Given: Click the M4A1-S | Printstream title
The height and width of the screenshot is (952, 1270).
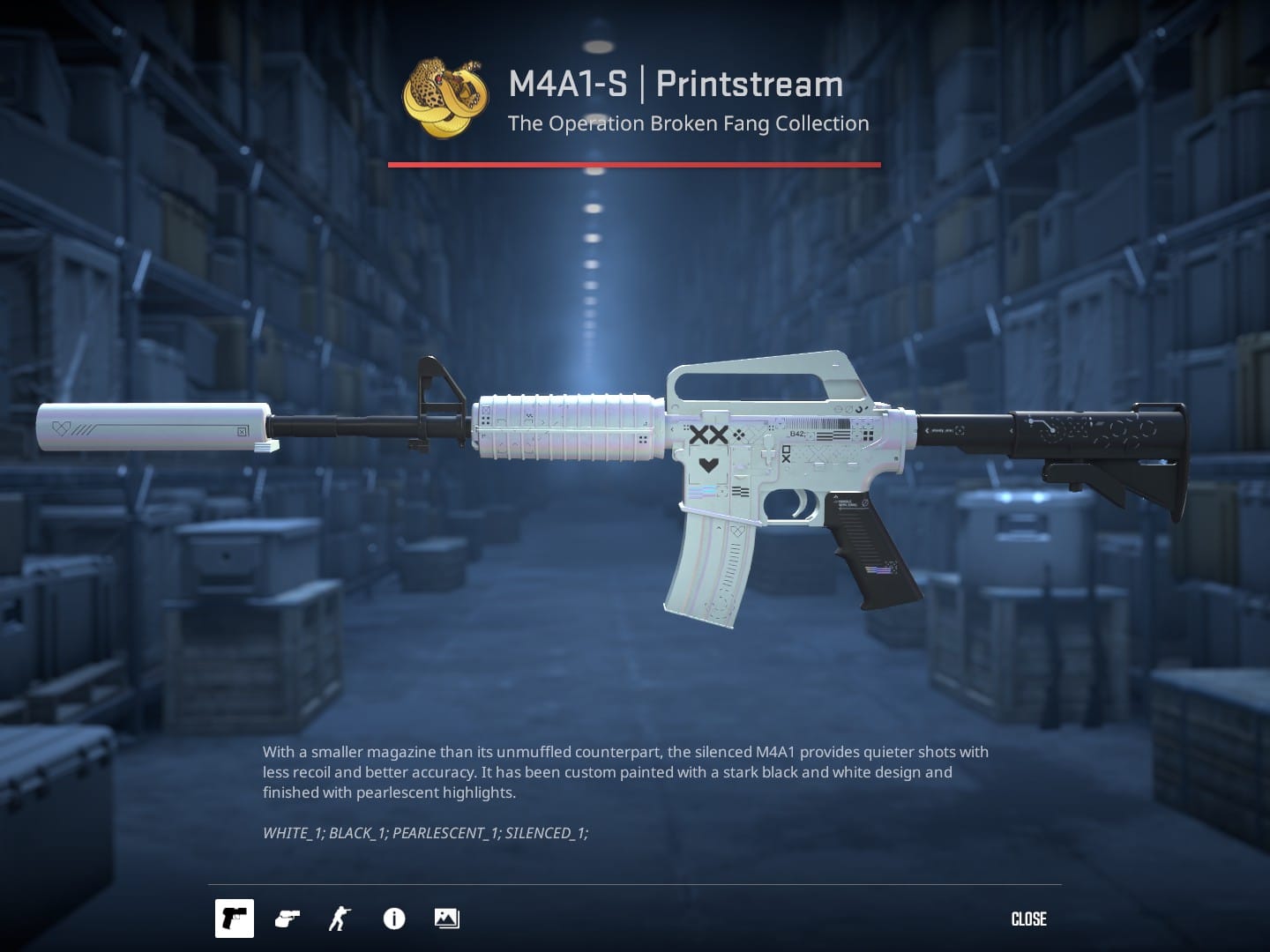Looking at the screenshot, I should click(675, 84).
